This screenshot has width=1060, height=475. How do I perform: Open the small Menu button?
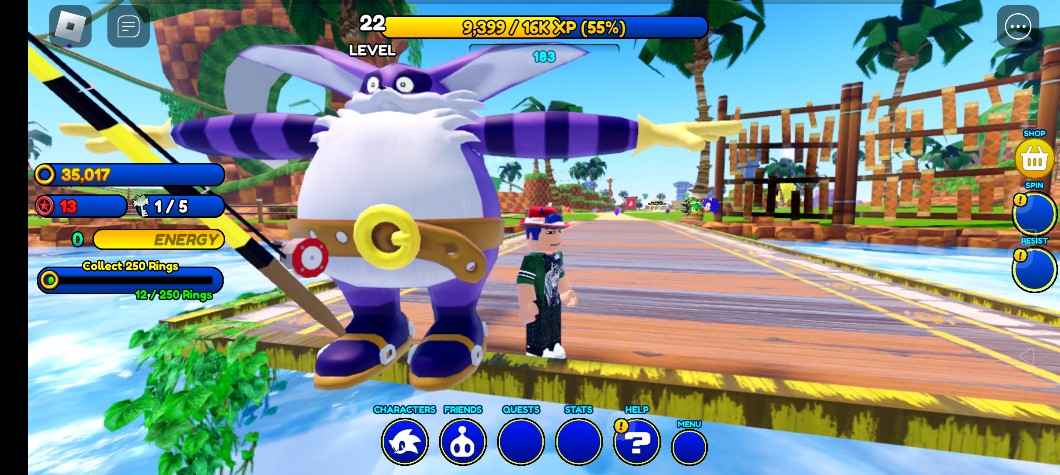[x=689, y=446]
